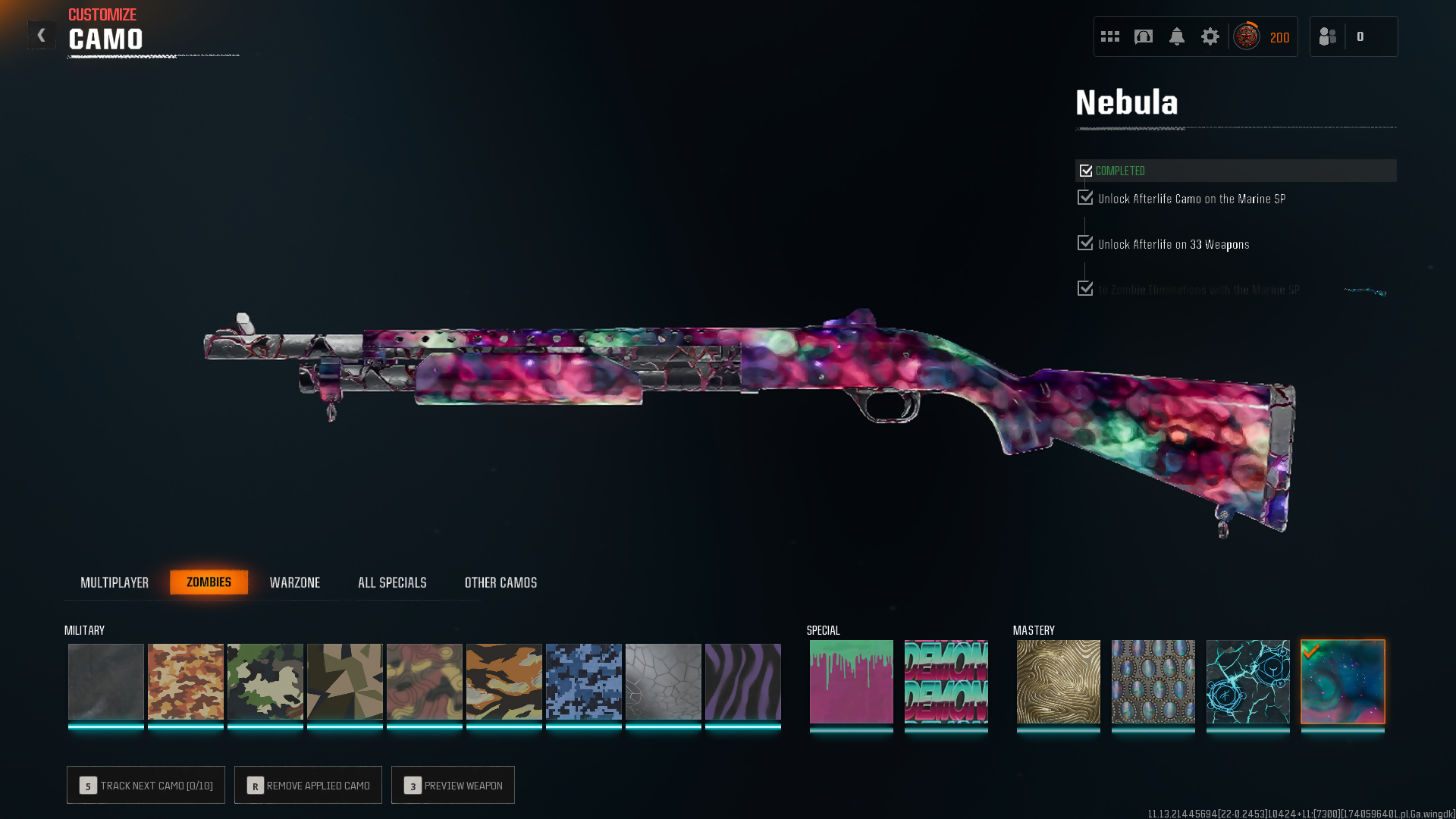Select the Zombies camo tab
The height and width of the screenshot is (819, 1456).
[x=209, y=582]
